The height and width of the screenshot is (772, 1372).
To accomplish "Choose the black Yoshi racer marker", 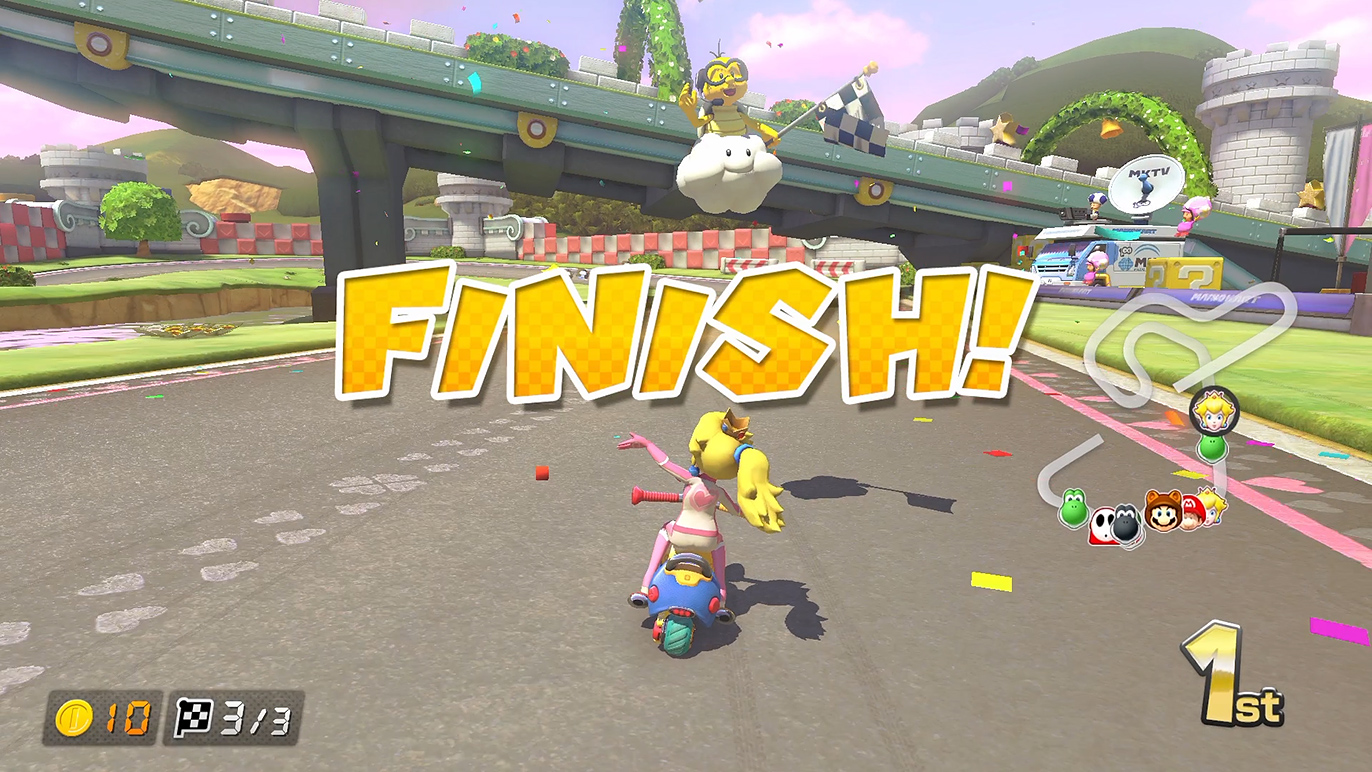I will 1127,523.
